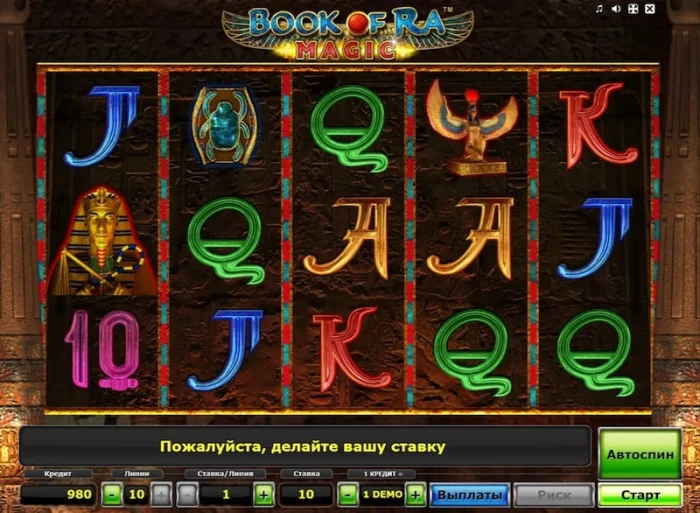The height and width of the screenshot is (513, 700).
Task: Mute sound with the speaker icon
Action: [x=614, y=10]
